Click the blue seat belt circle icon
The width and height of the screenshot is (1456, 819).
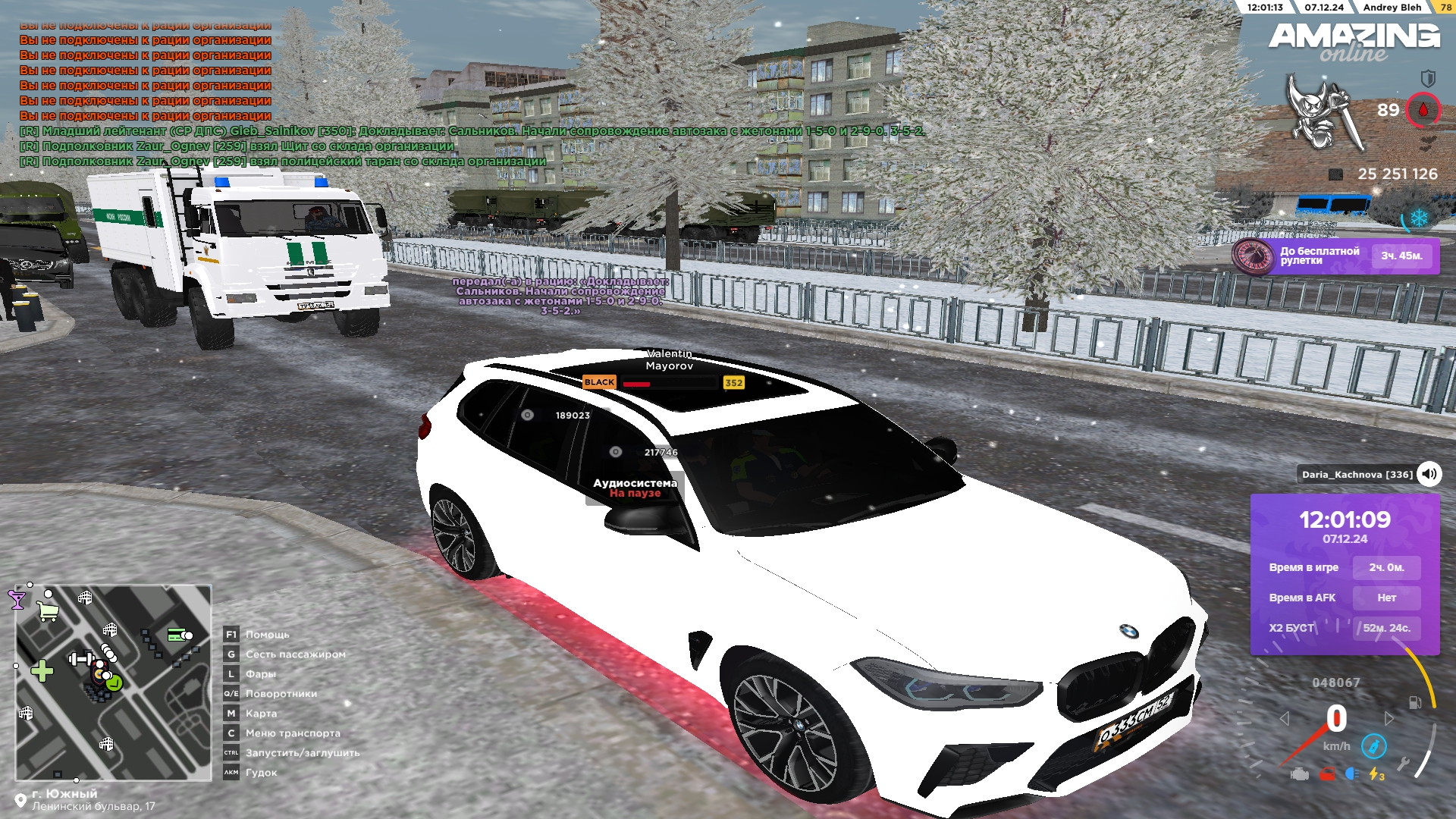pyautogui.click(x=1373, y=746)
